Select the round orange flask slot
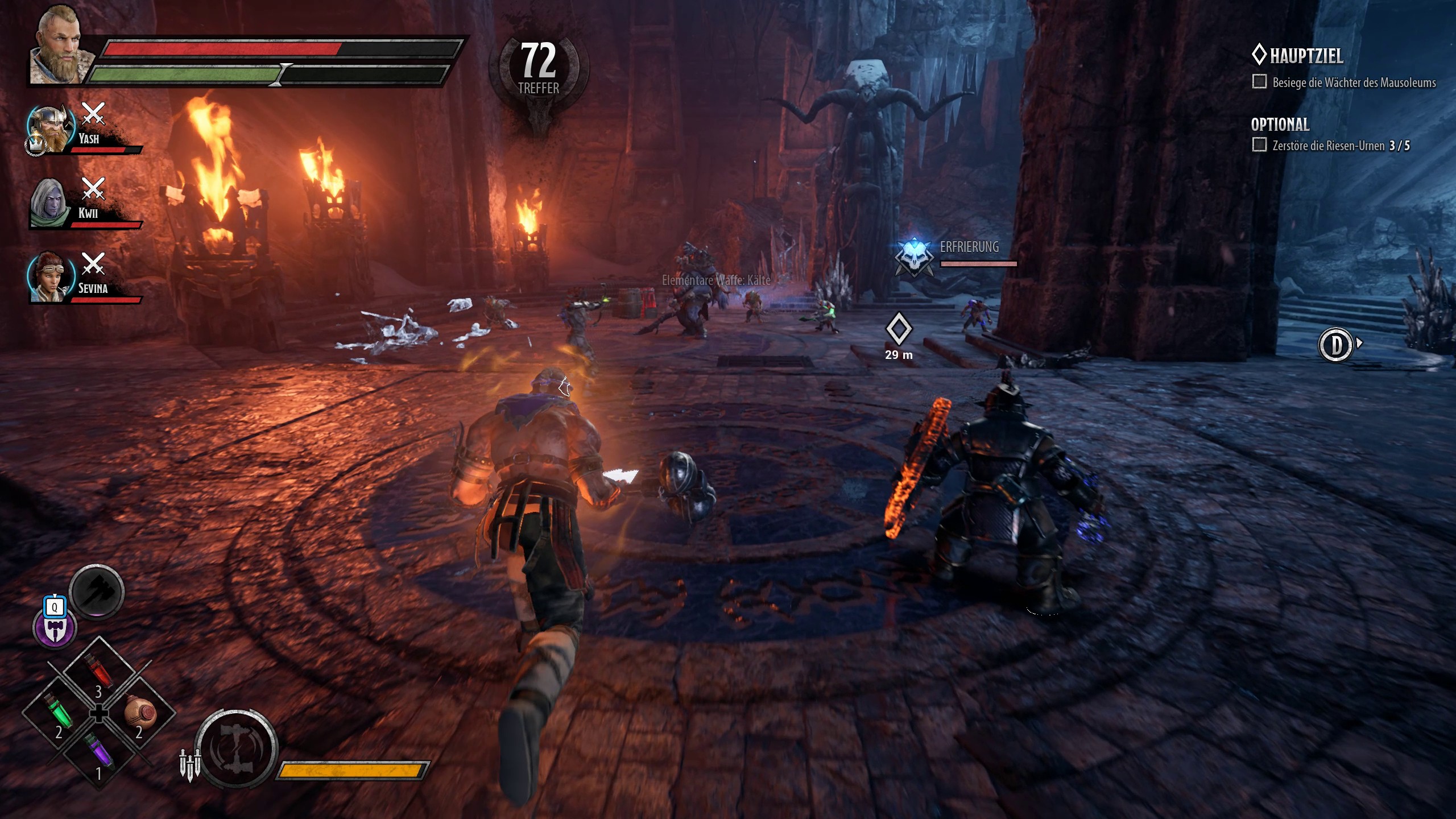The height and width of the screenshot is (819, 1456). click(x=139, y=714)
